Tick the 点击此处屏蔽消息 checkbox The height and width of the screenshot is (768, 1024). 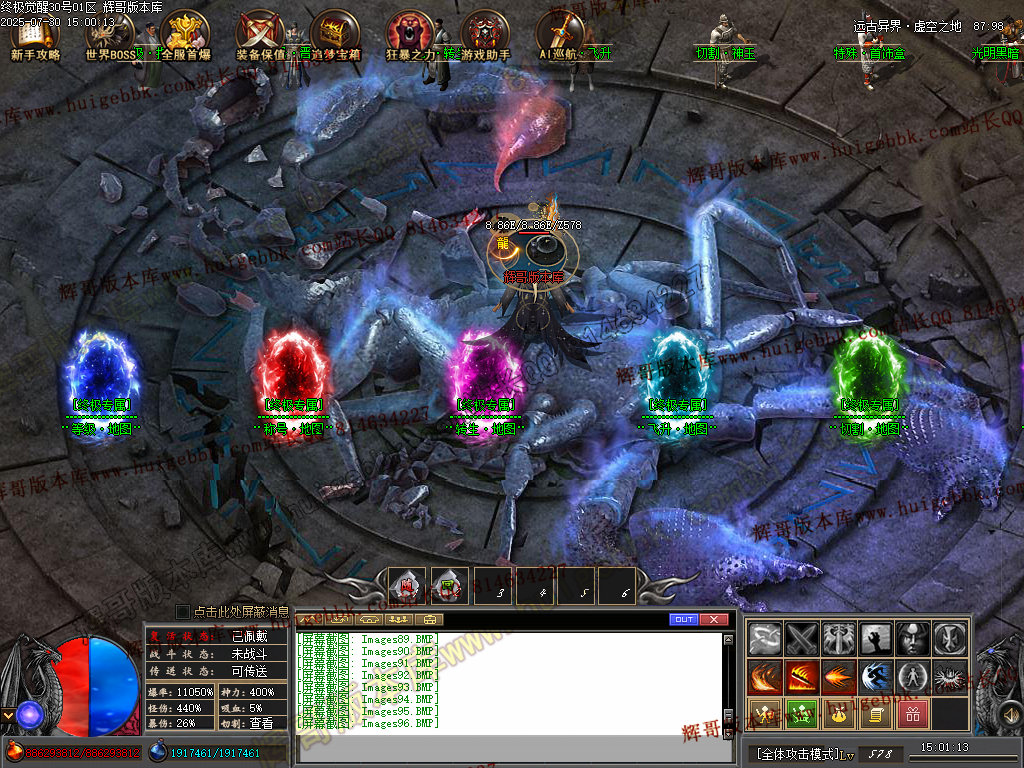pos(182,611)
